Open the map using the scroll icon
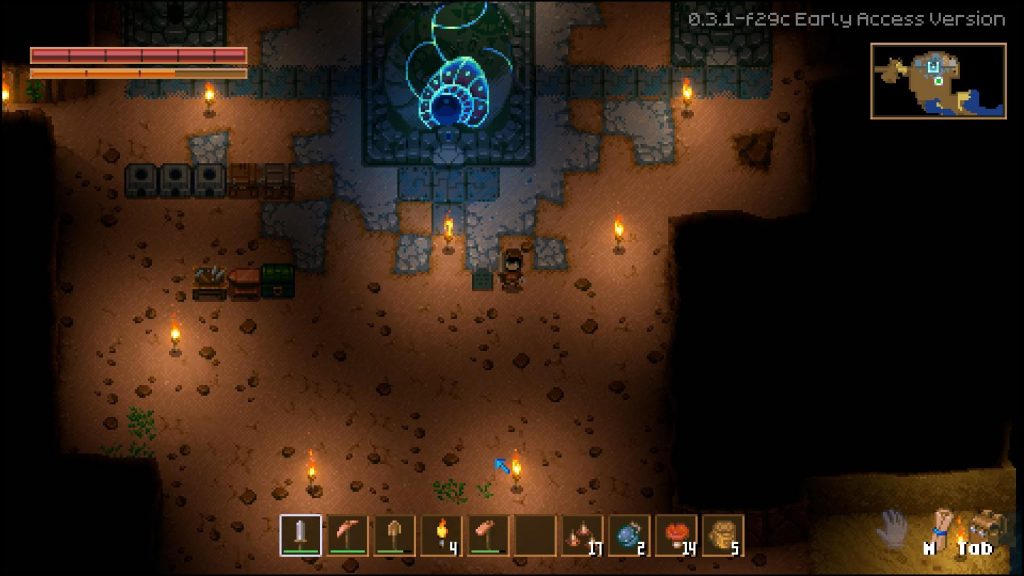The height and width of the screenshot is (576, 1024). [x=940, y=525]
